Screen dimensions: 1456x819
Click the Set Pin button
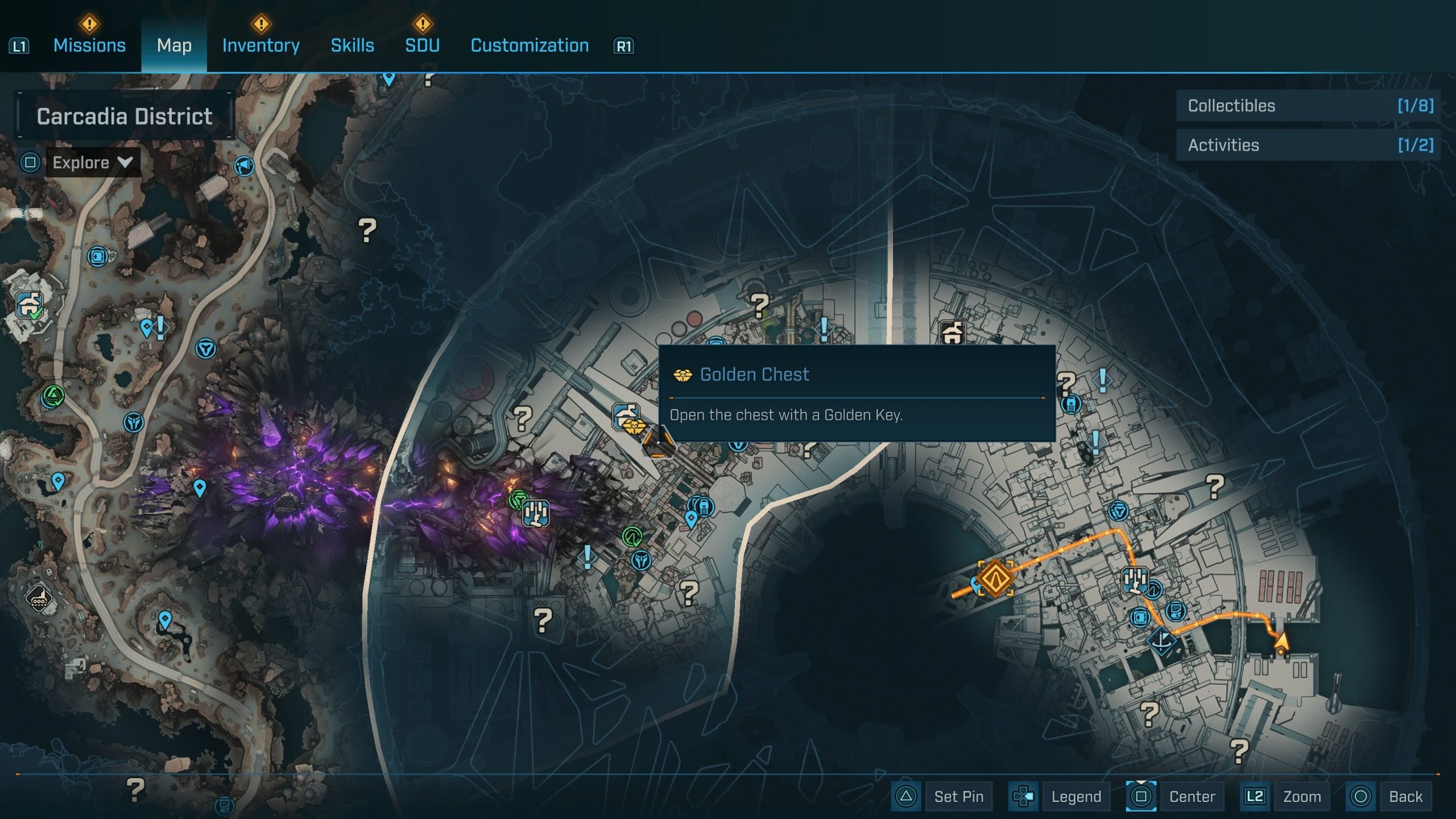958,796
